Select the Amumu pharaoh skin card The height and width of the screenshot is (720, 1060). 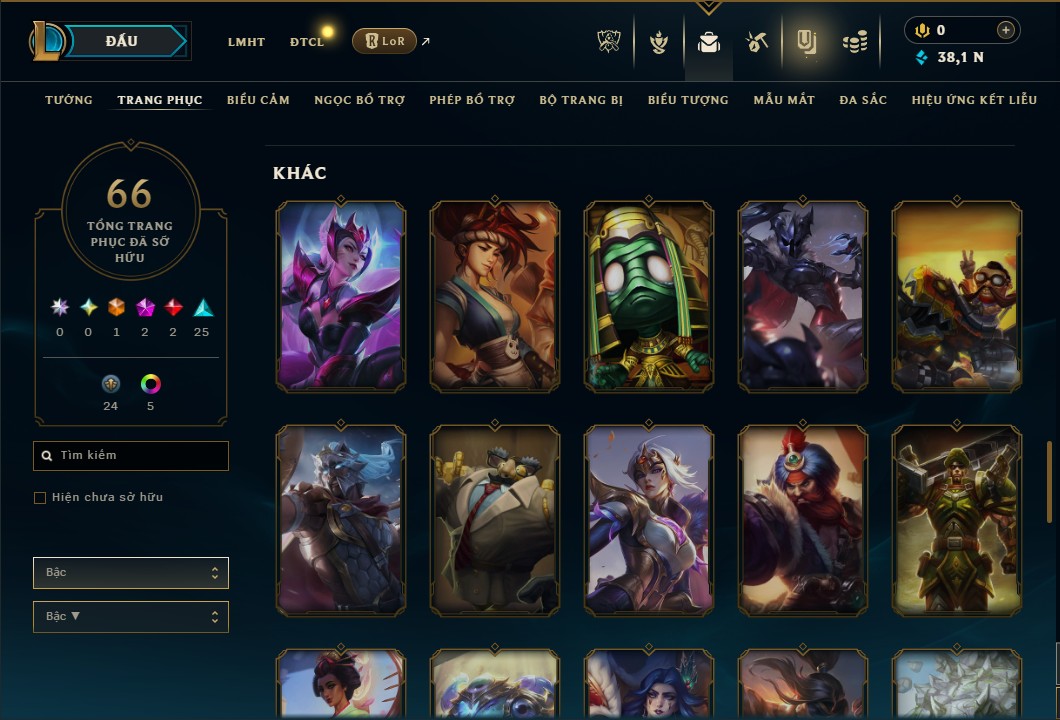pyautogui.click(x=648, y=295)
